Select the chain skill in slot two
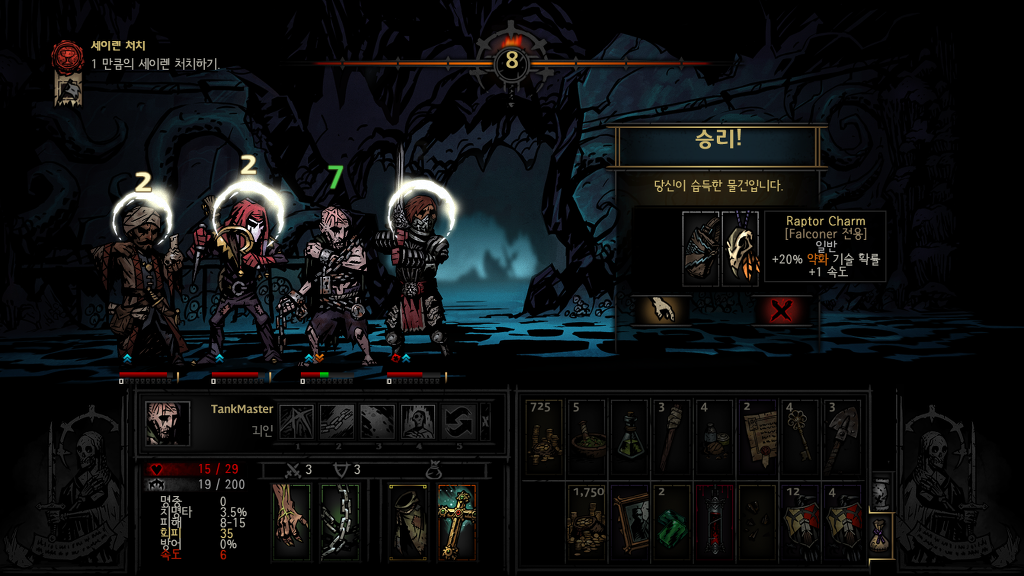The width and height of the screenshot is (1024, 576). [x=338, y=422]
